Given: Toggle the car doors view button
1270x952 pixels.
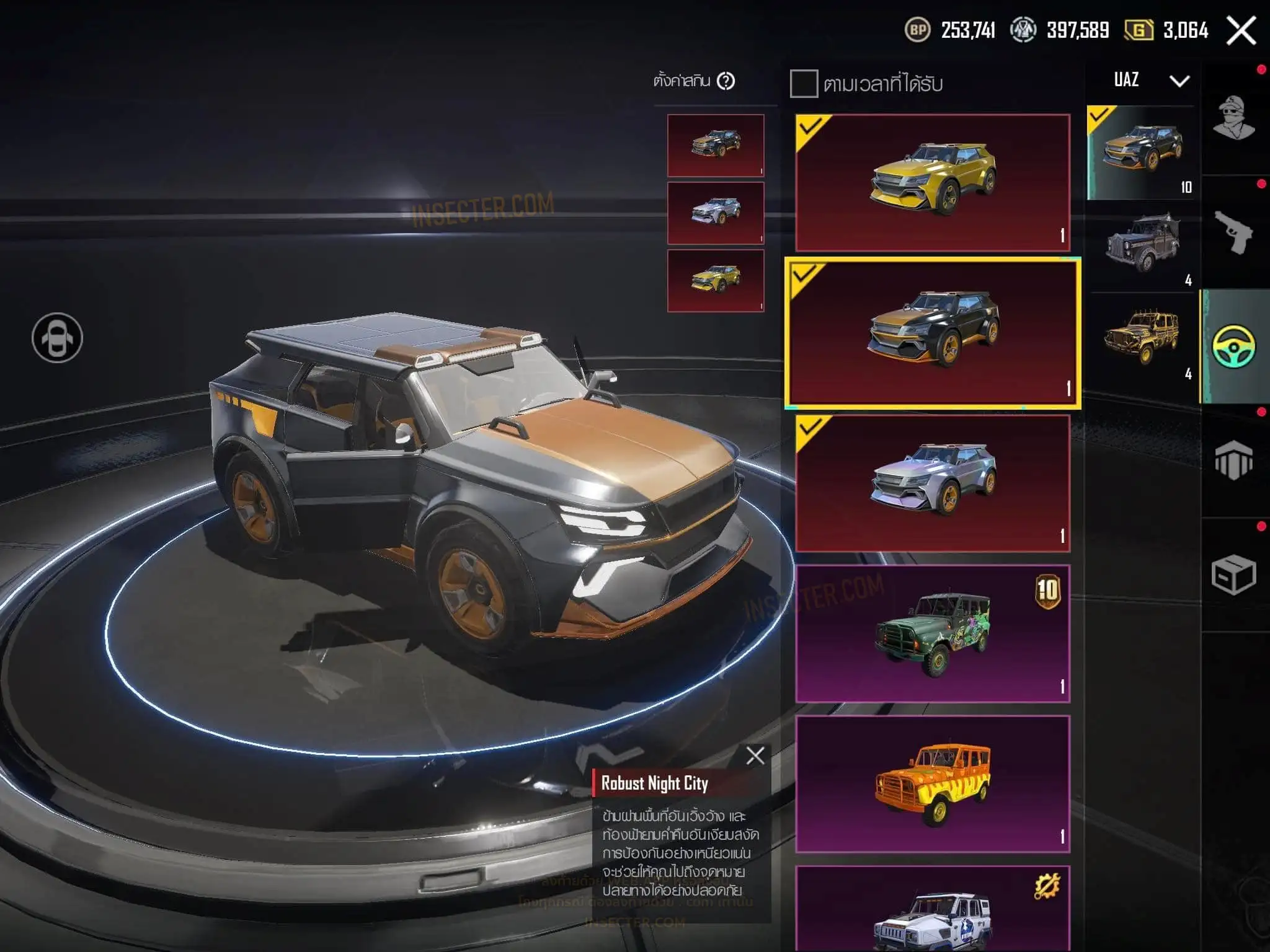Looking at the screenshot, I should (57, 338).
